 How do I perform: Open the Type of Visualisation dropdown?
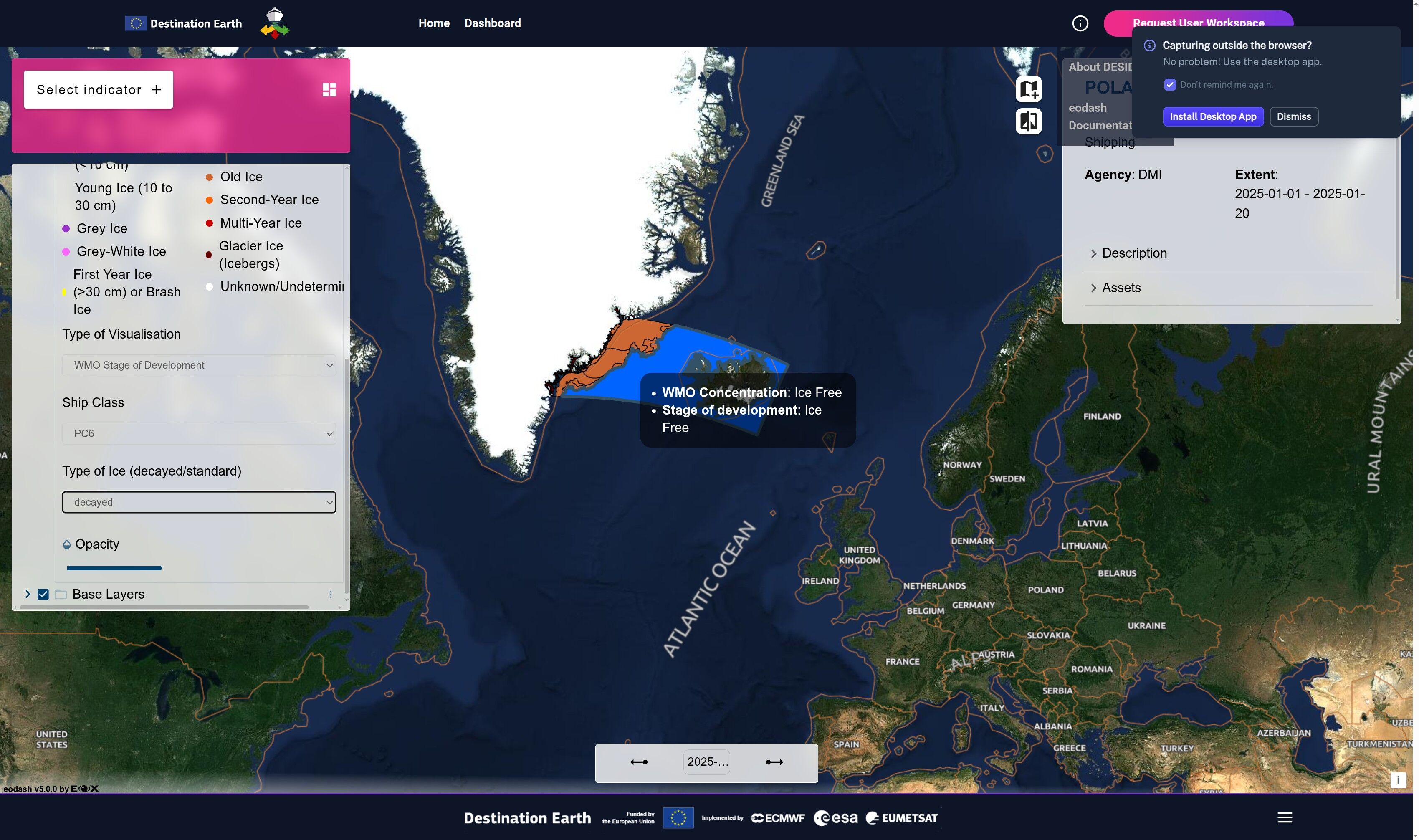(x=199, y=365)
